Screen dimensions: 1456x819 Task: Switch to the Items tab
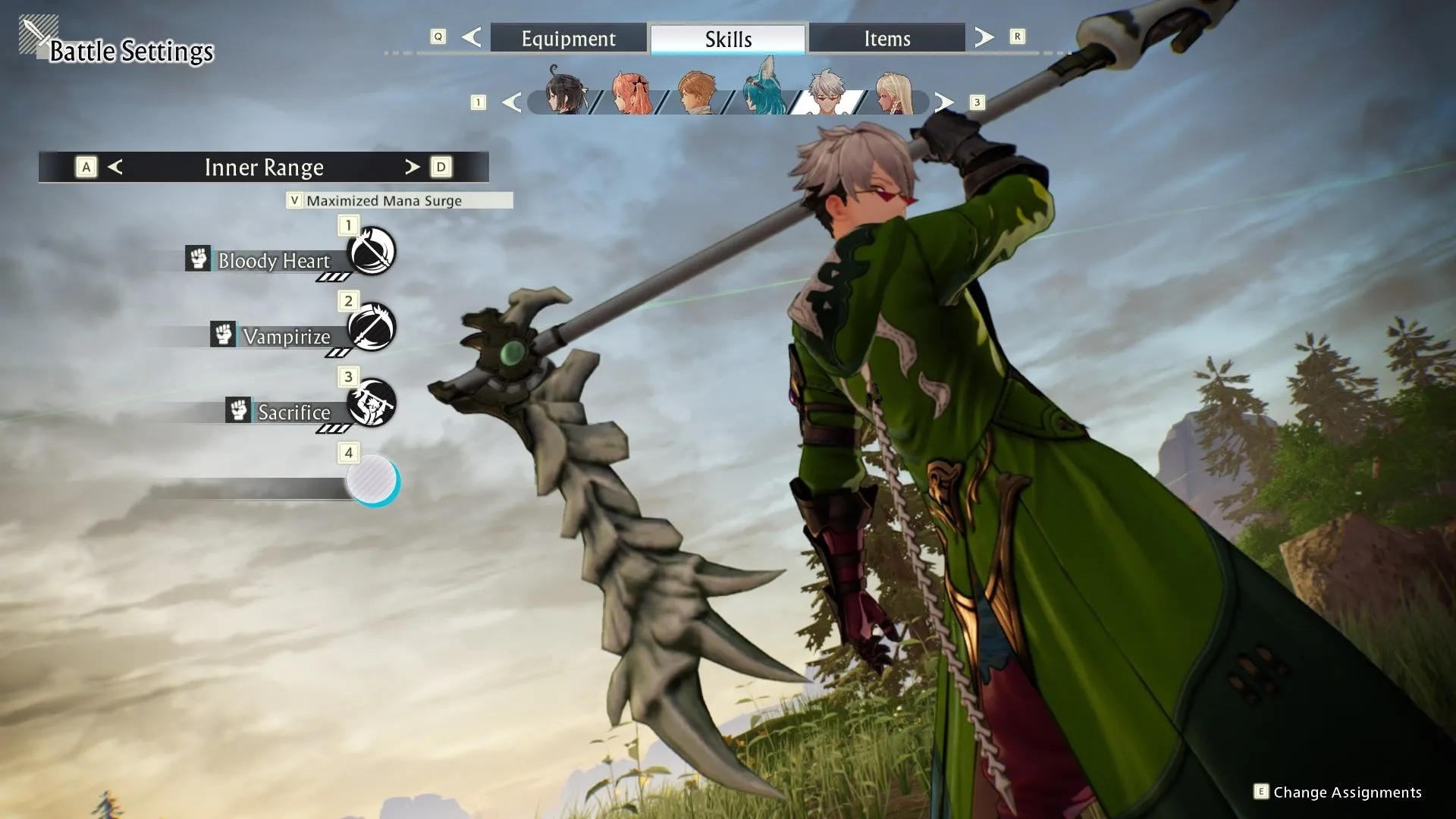click(x=886, y=38)
